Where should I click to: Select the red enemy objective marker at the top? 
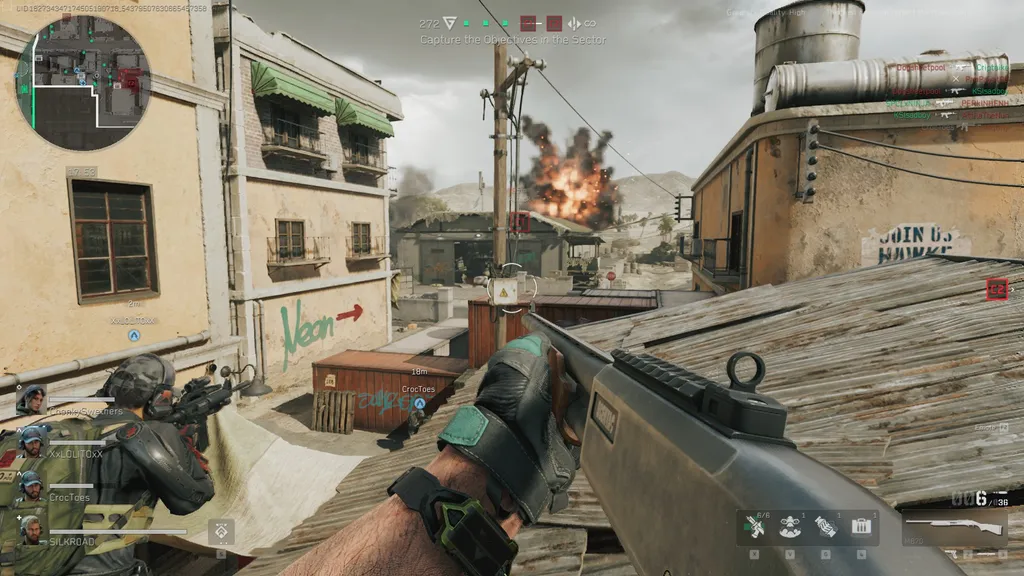pyautogui.click(x=528, y=23)
